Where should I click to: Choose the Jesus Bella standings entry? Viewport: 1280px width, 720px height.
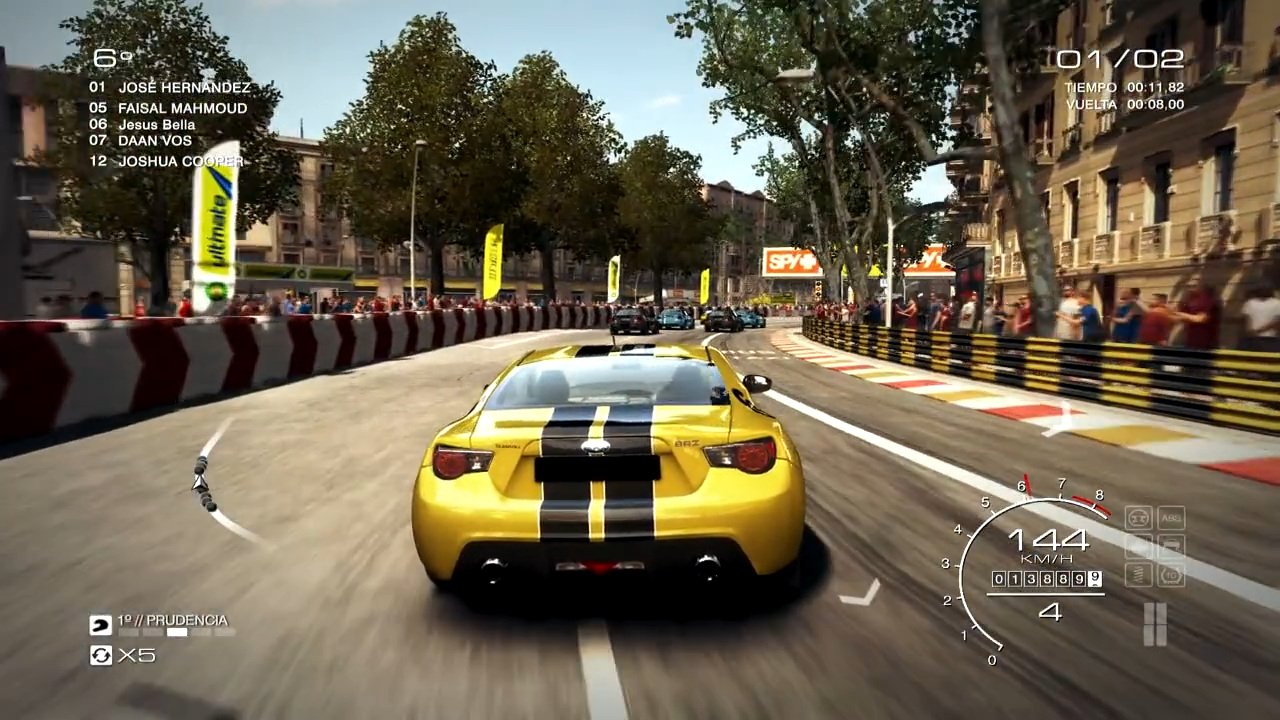pyautogui.click(x=156, y=125)
